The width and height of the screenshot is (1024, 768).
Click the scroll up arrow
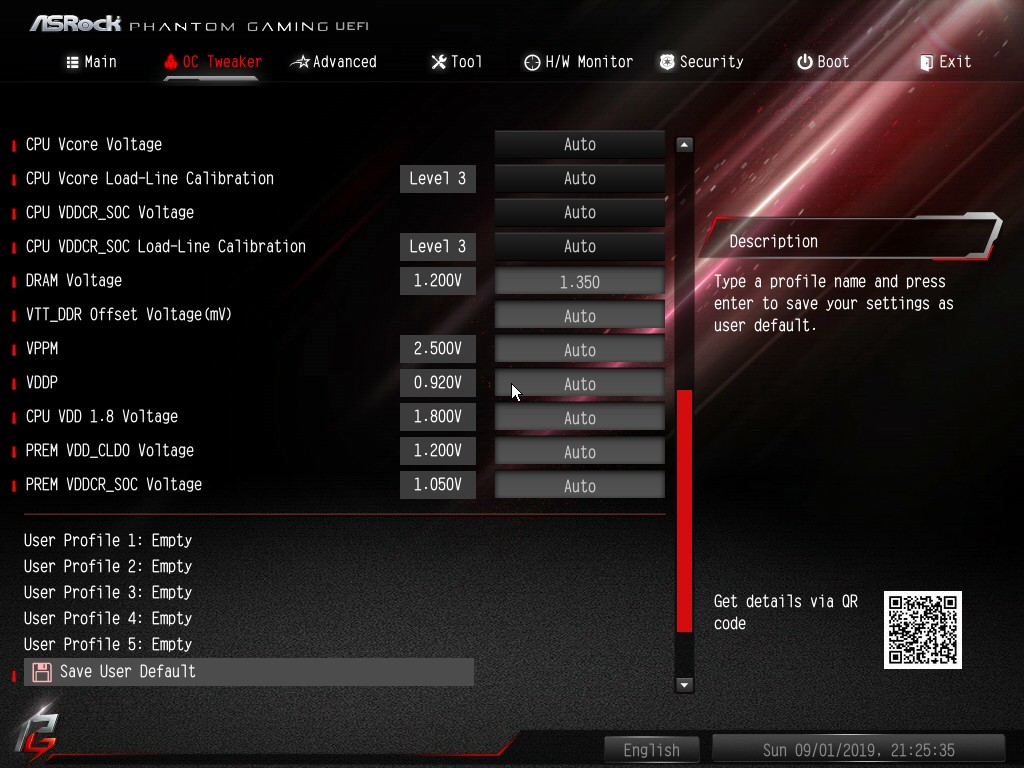(684, 145)
